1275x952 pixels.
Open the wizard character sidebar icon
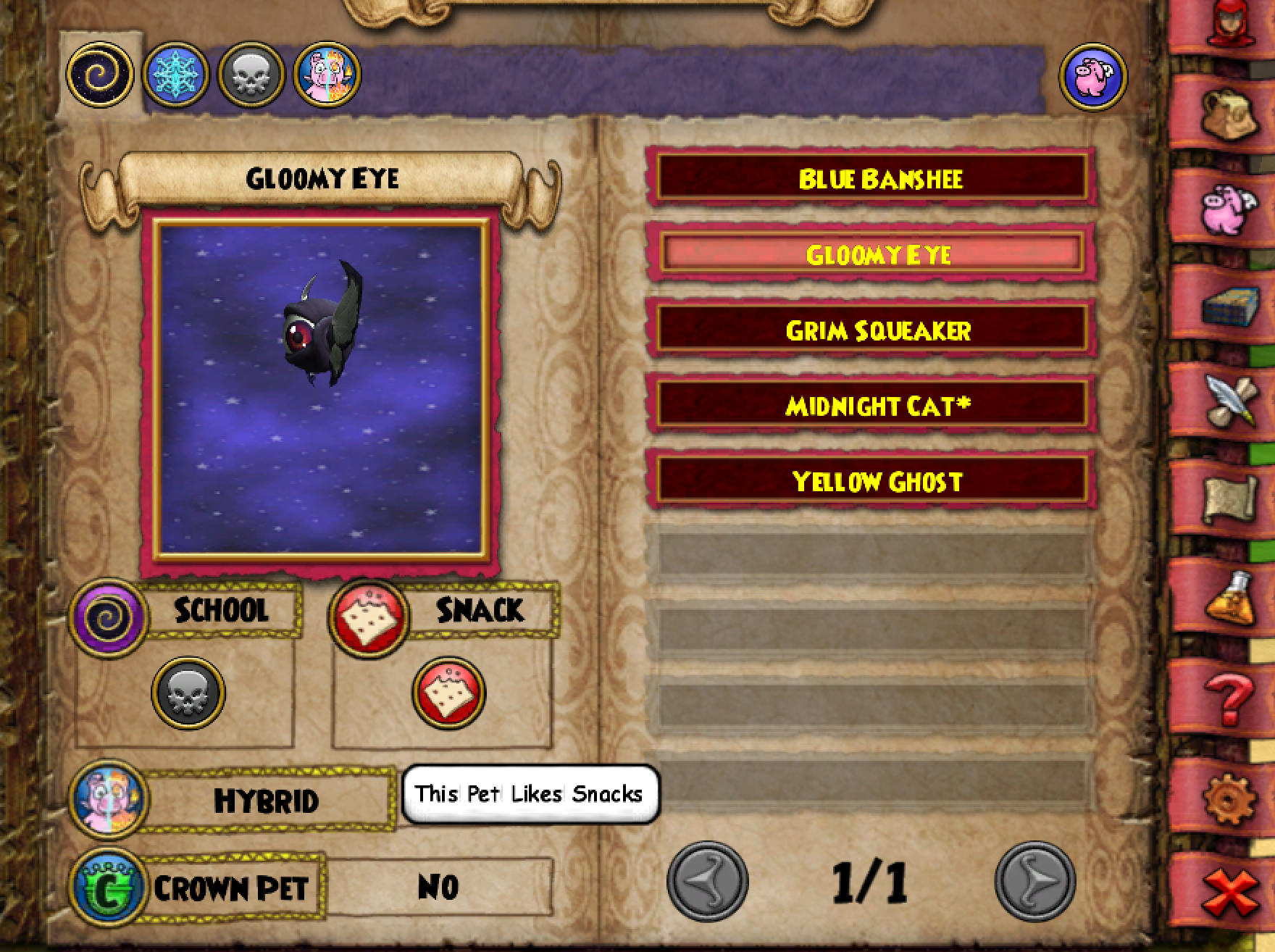click(1230, 22)
